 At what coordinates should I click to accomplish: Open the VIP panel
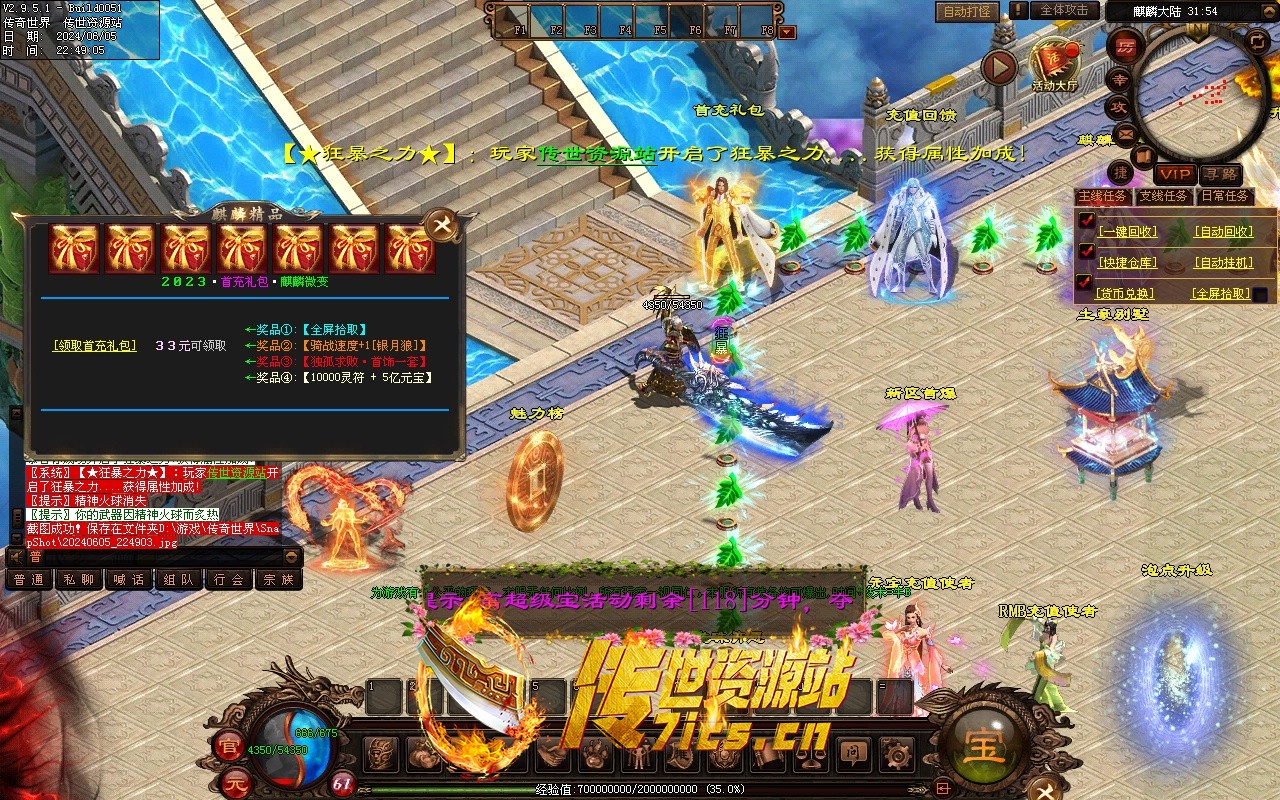(1175, 175)
